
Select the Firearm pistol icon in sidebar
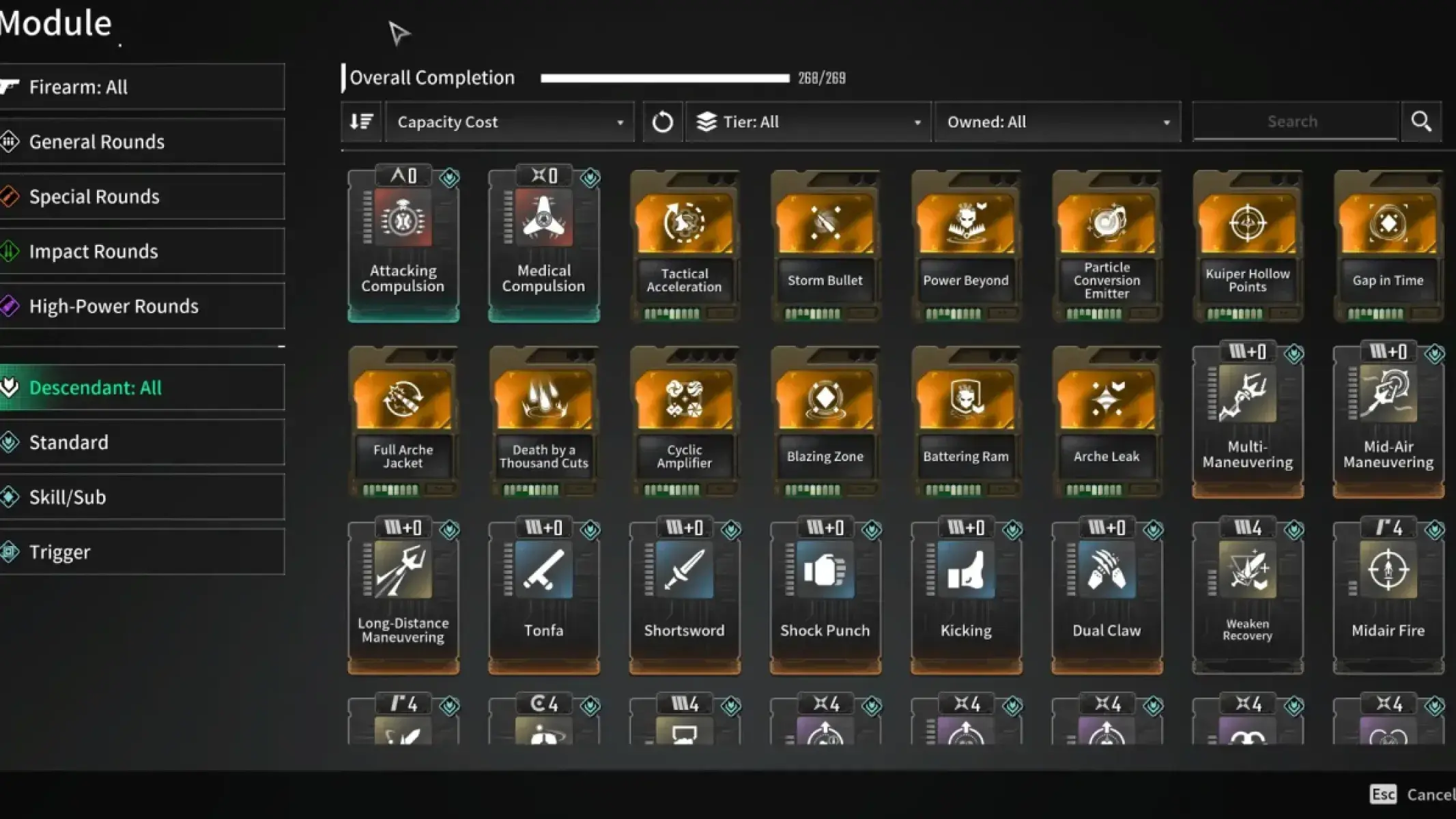click(x=10, y=86)
